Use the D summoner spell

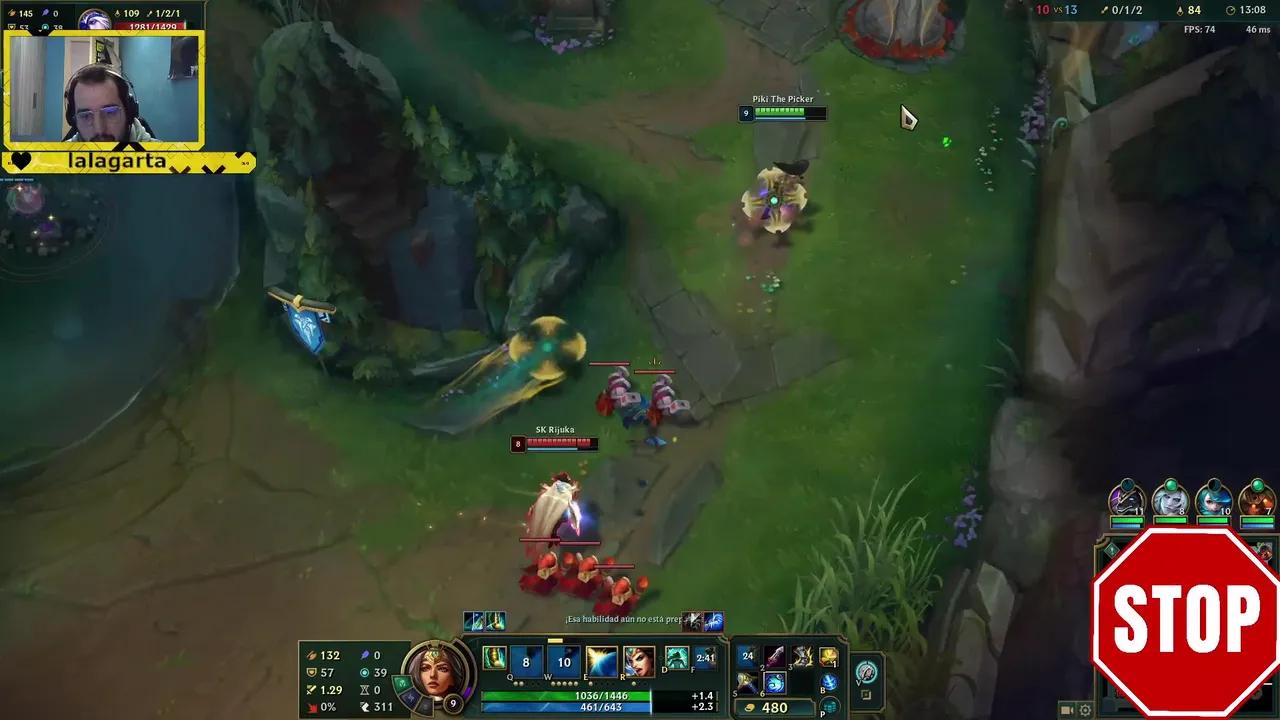click(x=675, y=660)
